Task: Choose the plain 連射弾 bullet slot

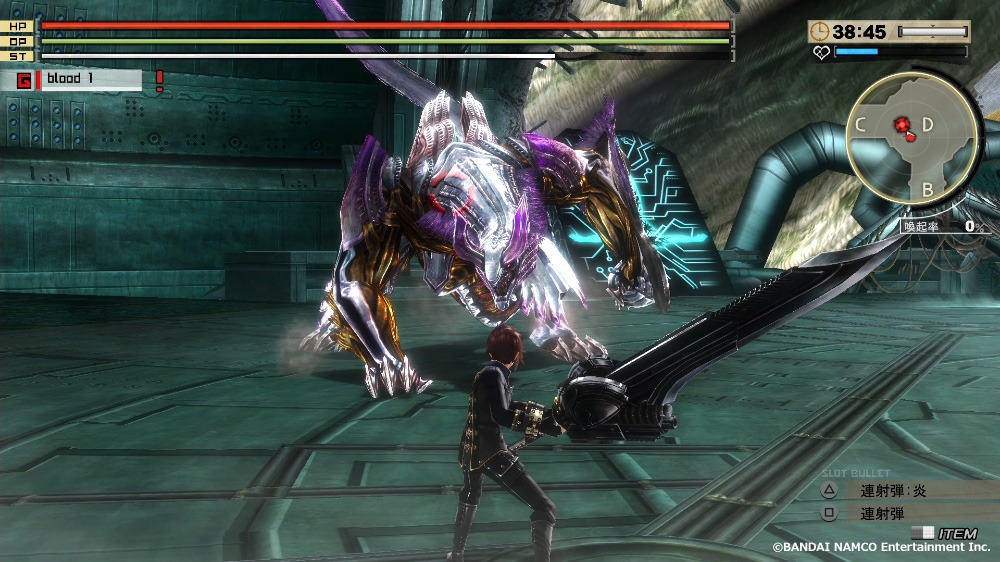Action: pos(883,514)
